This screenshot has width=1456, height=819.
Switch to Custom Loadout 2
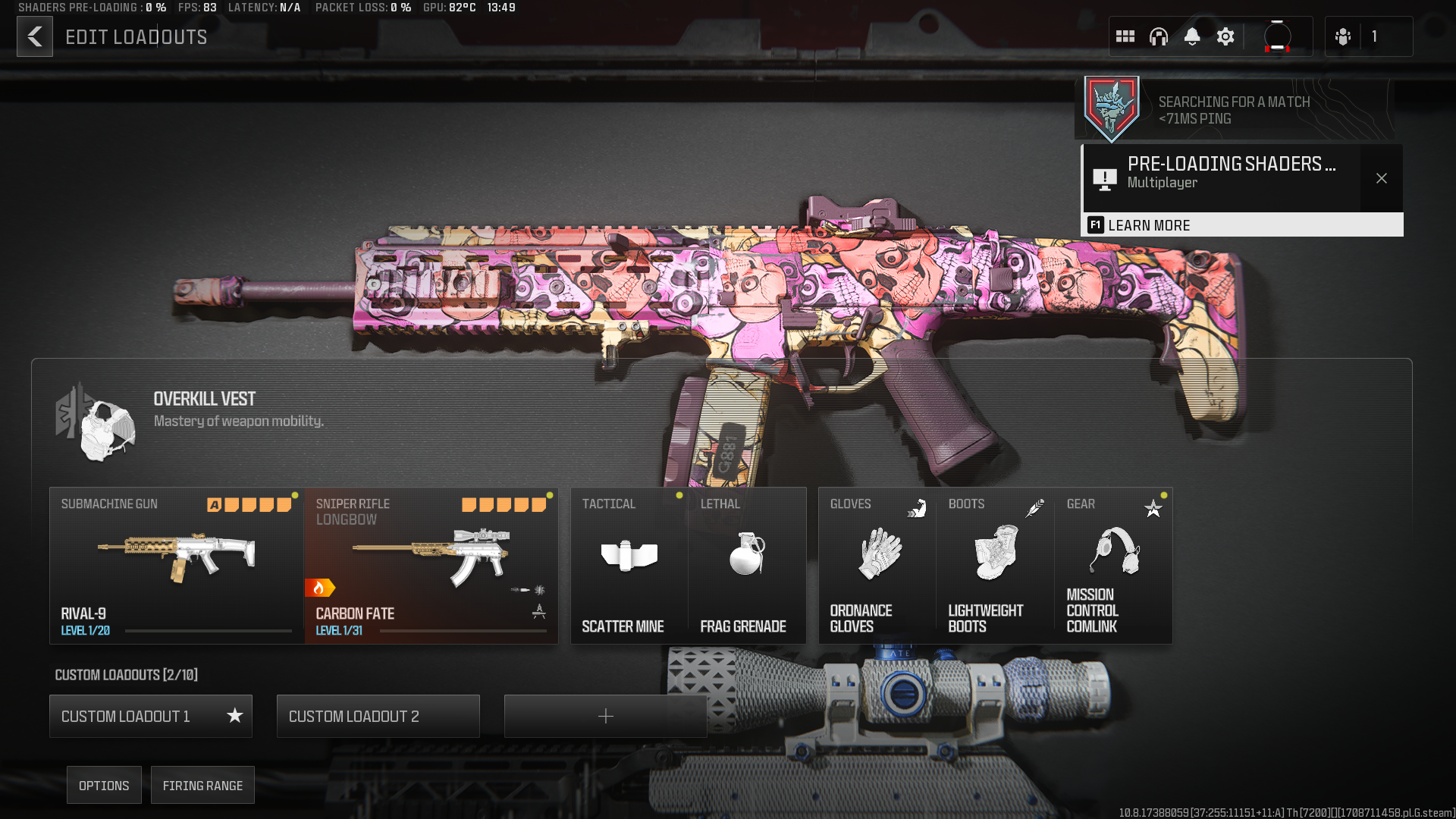[x=378, y=716]
